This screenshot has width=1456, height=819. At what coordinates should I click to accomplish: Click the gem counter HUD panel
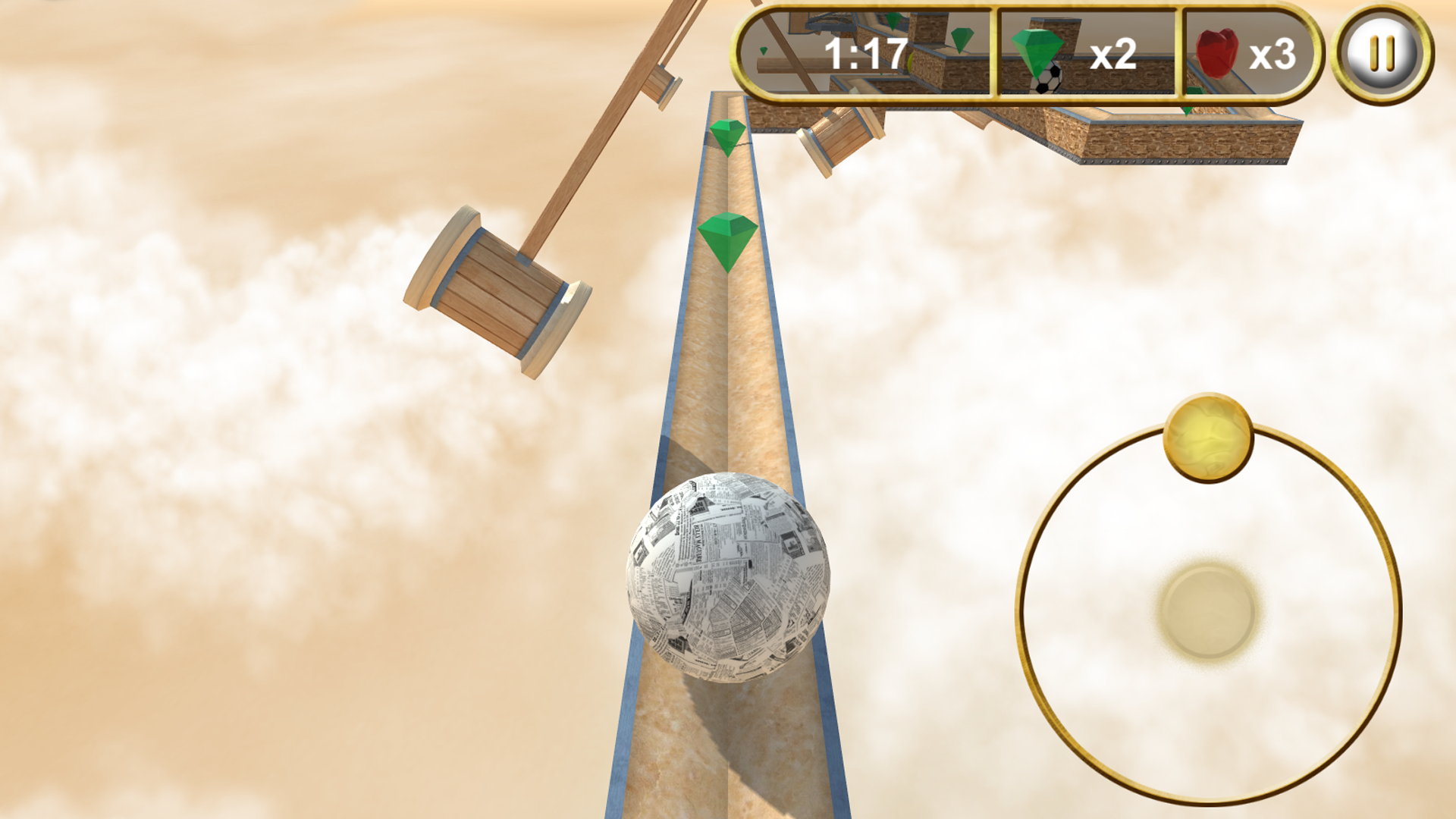1084,52
